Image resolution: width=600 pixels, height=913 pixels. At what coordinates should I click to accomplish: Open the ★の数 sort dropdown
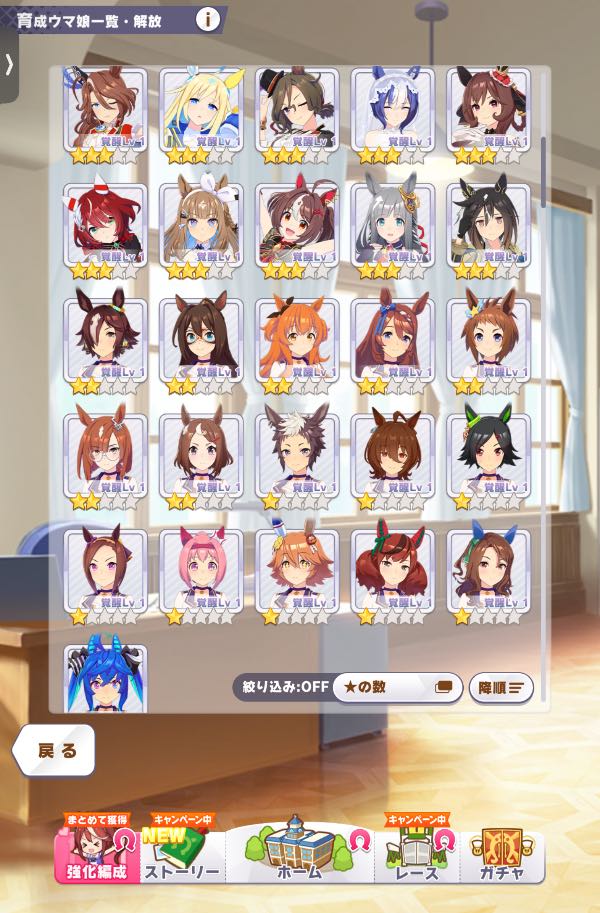pos(397,687)
